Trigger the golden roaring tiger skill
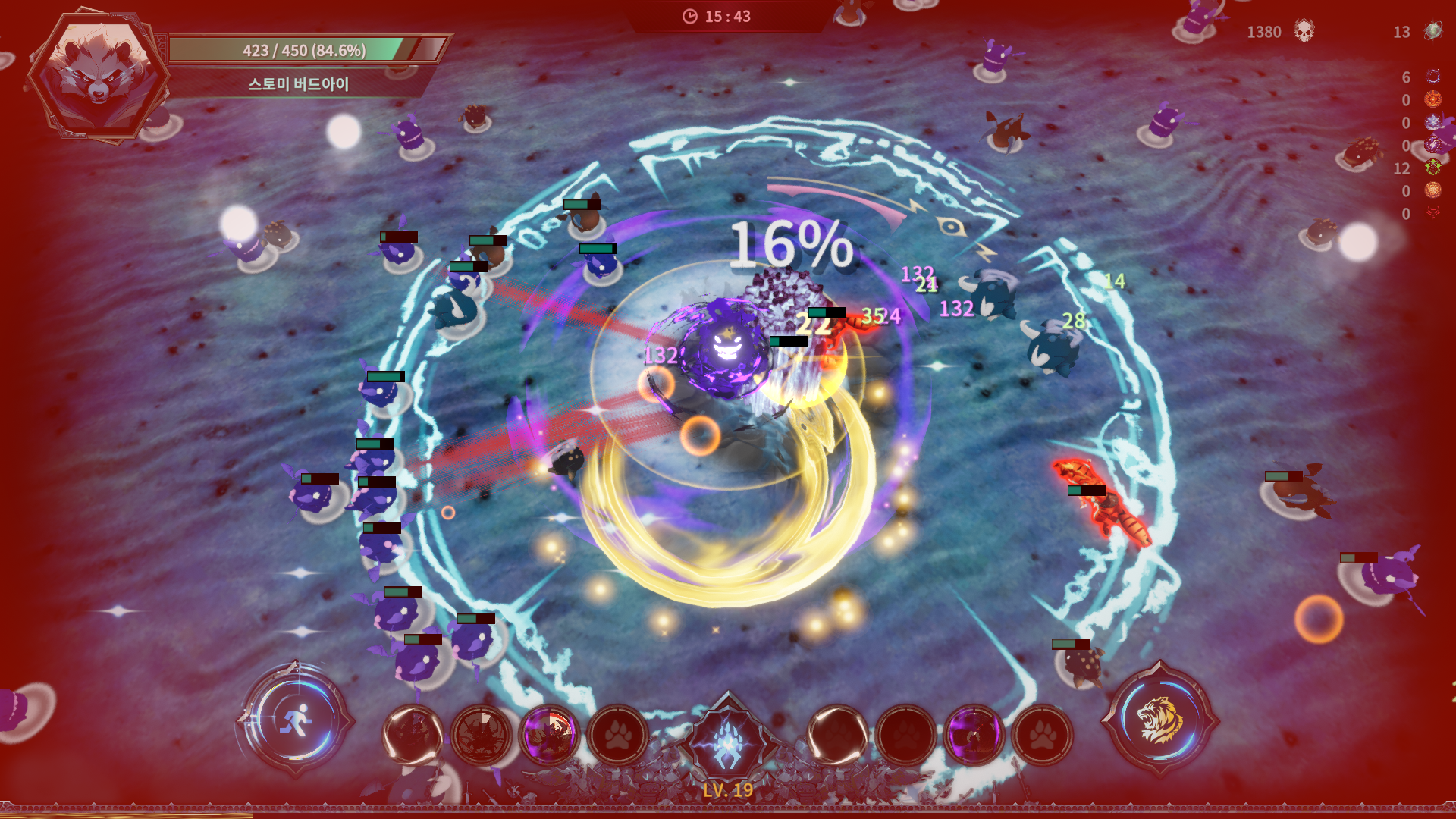 point(1159,719)
